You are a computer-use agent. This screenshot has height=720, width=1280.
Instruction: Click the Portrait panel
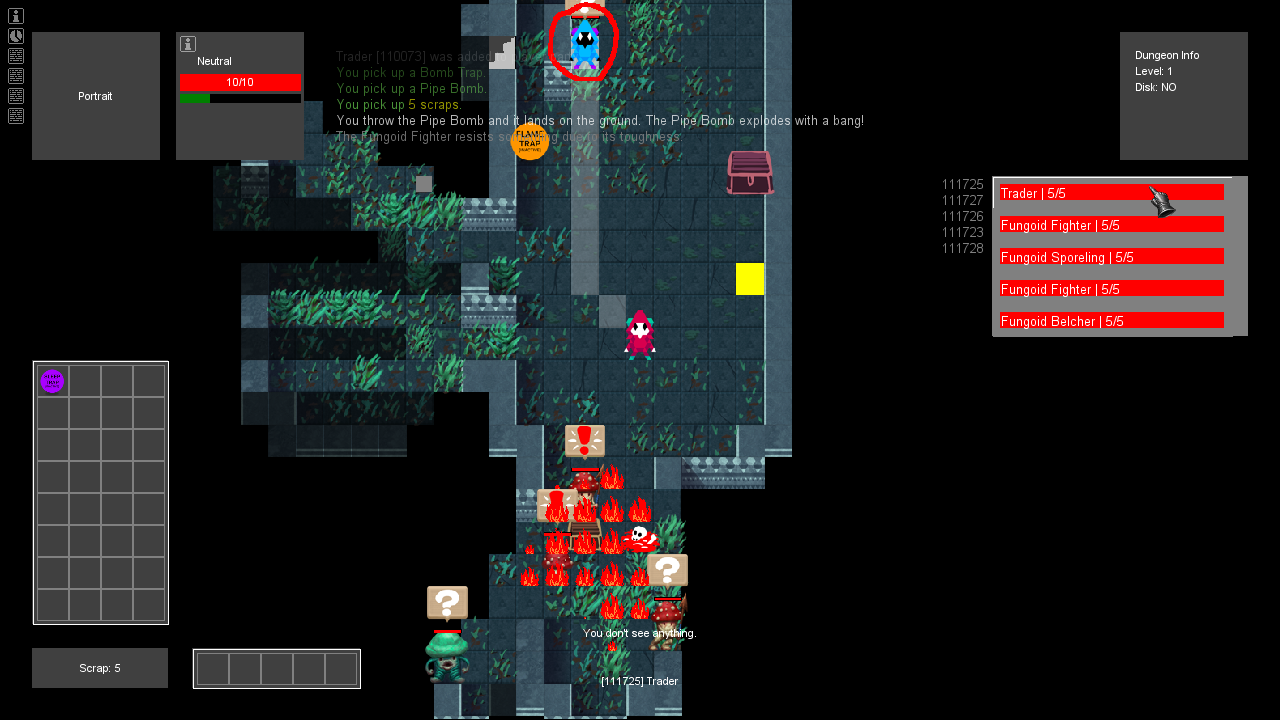point(95,96)
